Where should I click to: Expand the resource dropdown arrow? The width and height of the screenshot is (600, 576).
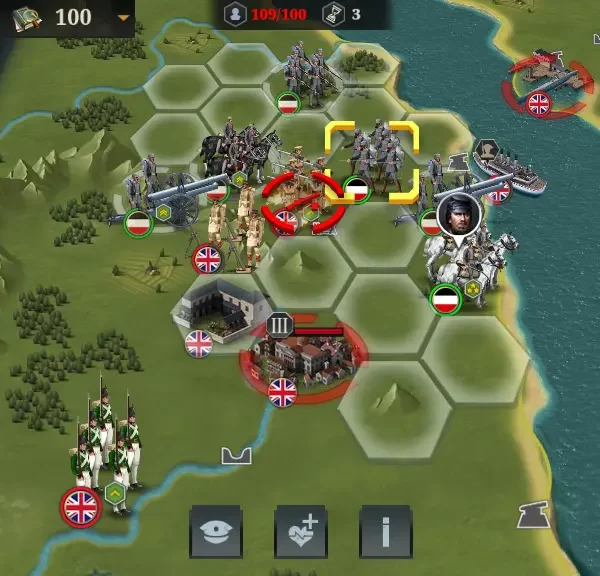[x=123, y=18]
